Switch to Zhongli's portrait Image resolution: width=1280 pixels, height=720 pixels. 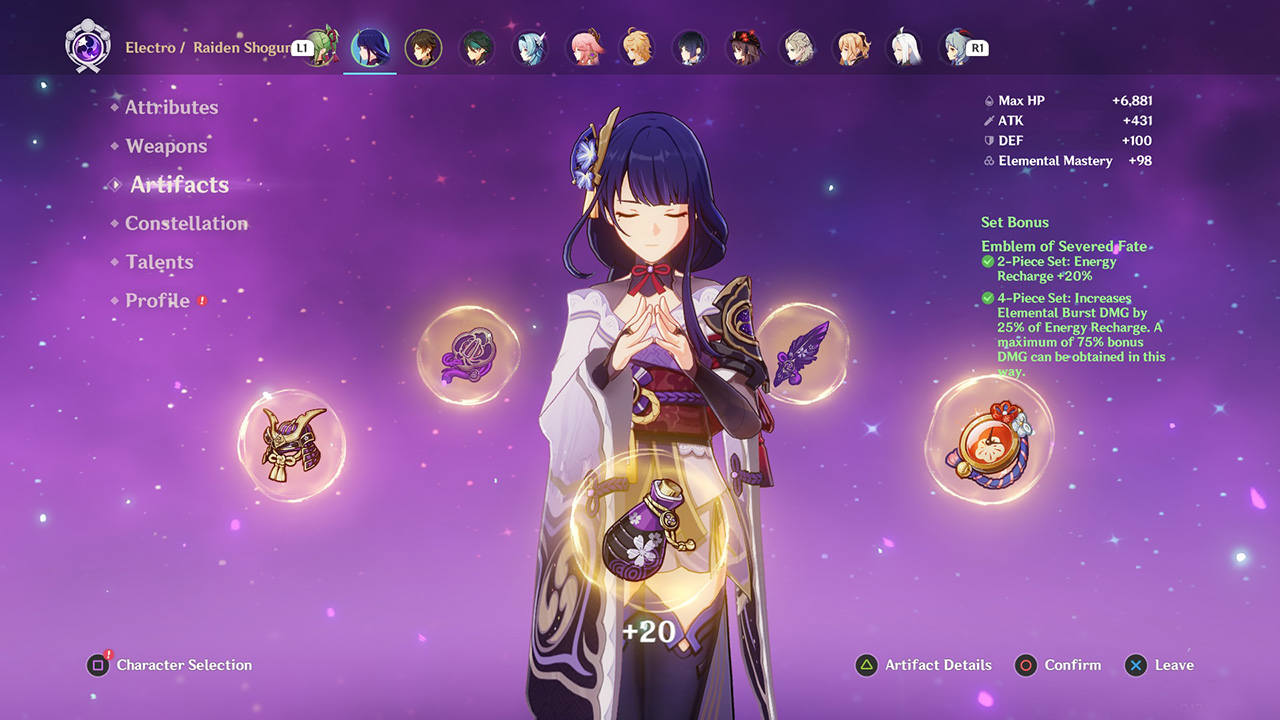pyautogui.click(x=423, y=48)
